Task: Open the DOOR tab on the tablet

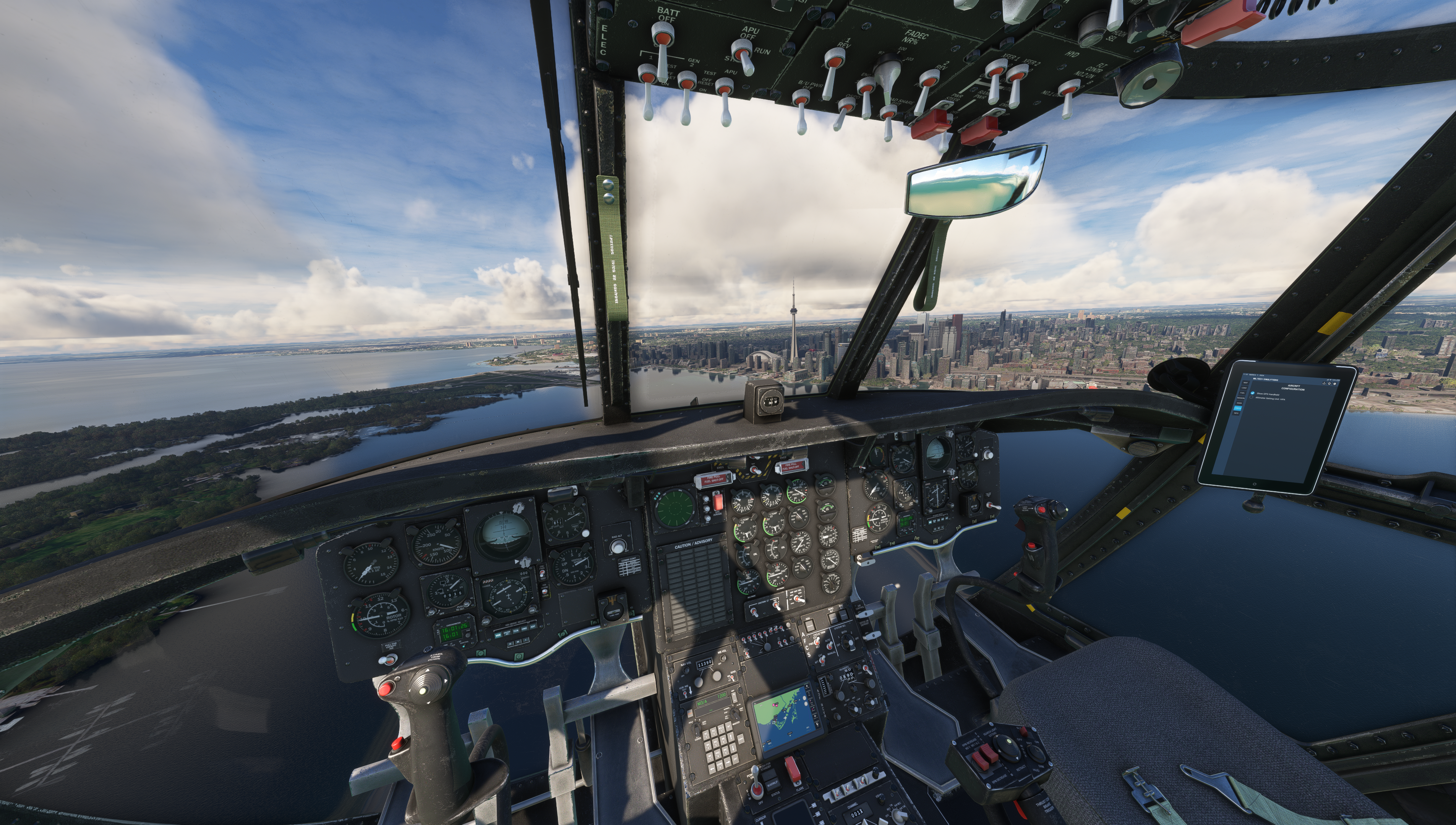Action: point(1239,403)
